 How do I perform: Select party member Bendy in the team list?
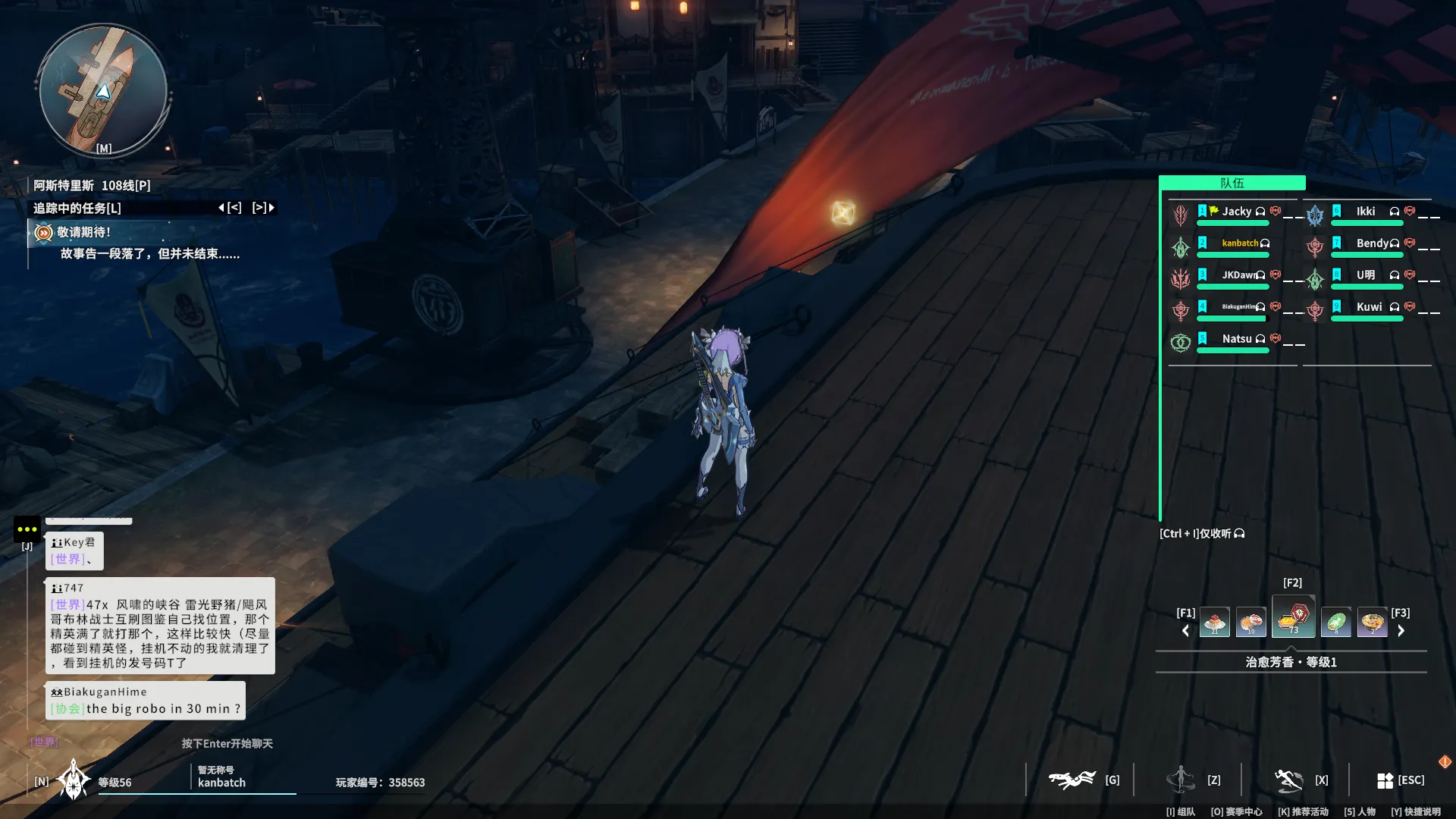1372,243
